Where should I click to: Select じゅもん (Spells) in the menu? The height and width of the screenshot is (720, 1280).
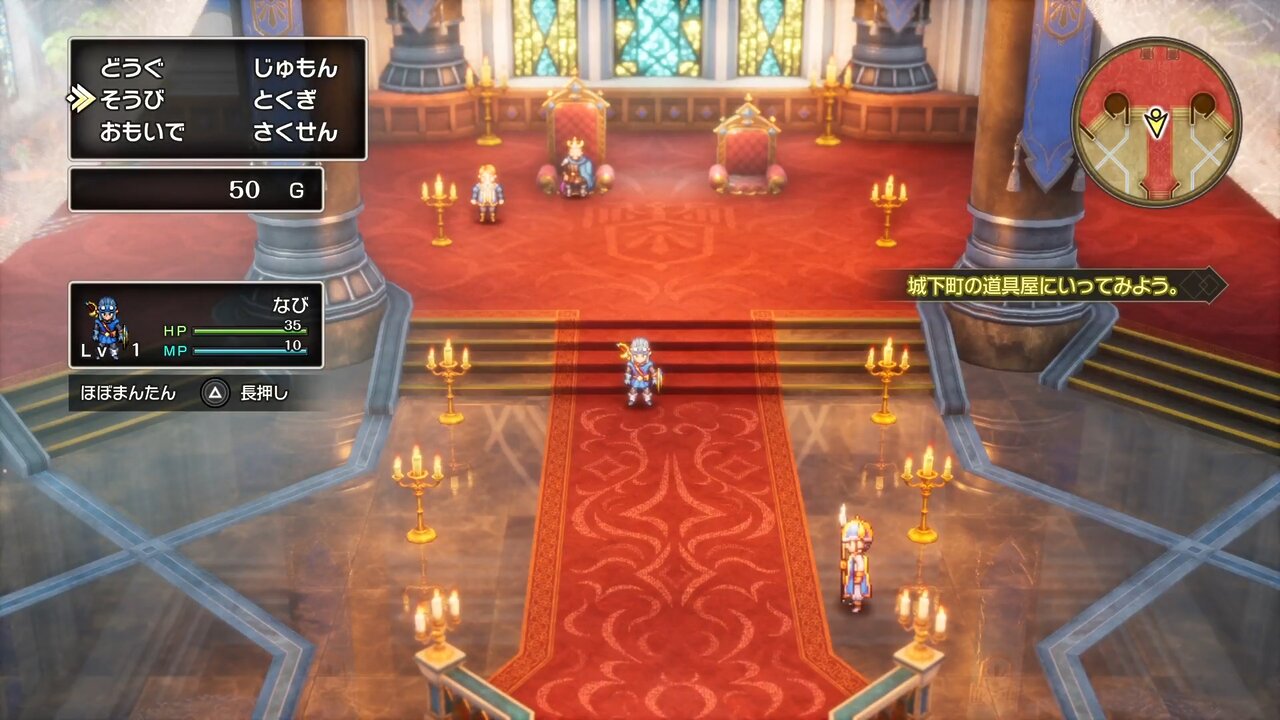pos(295,69)
